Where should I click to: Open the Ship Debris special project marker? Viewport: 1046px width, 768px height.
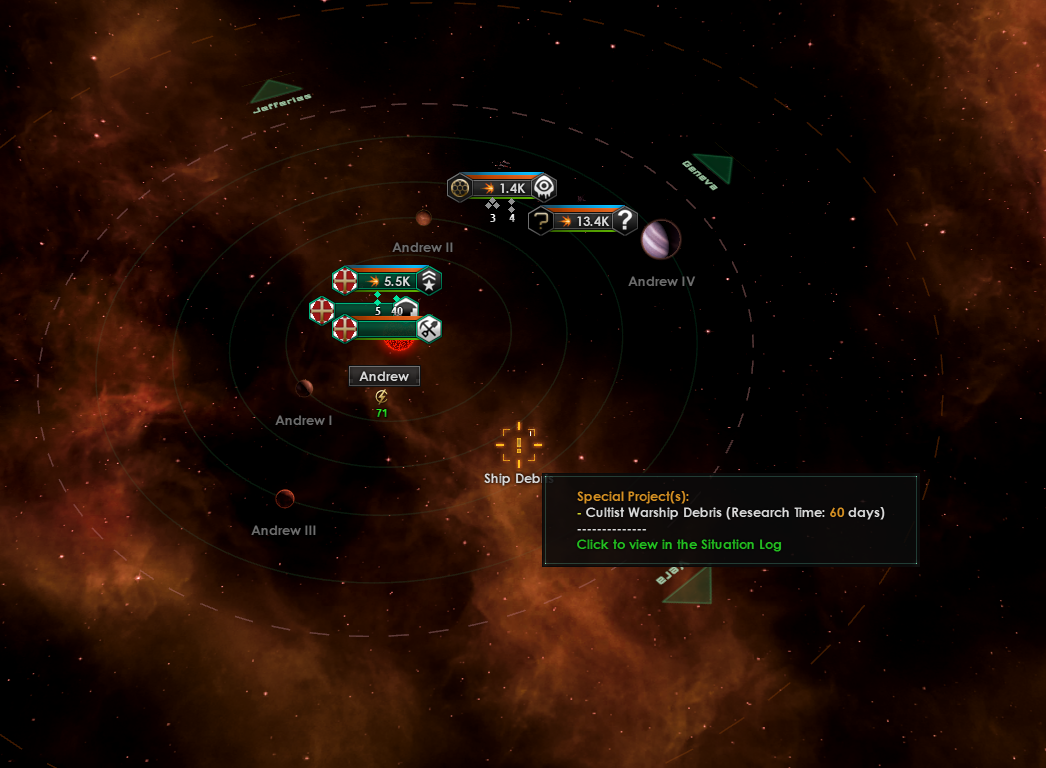(519, 444)
